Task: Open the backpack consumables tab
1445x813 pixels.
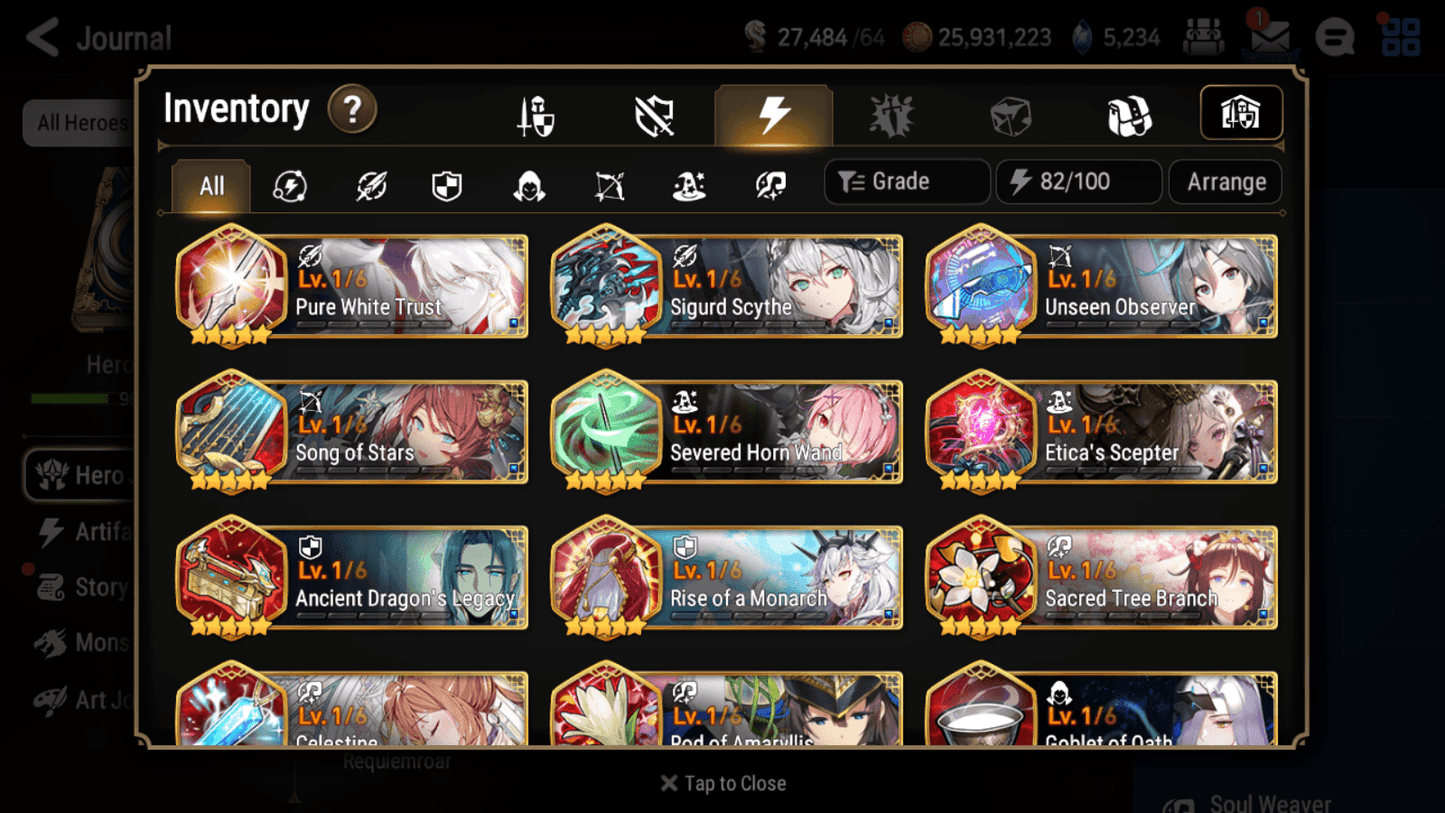Action: (1130, 114)
